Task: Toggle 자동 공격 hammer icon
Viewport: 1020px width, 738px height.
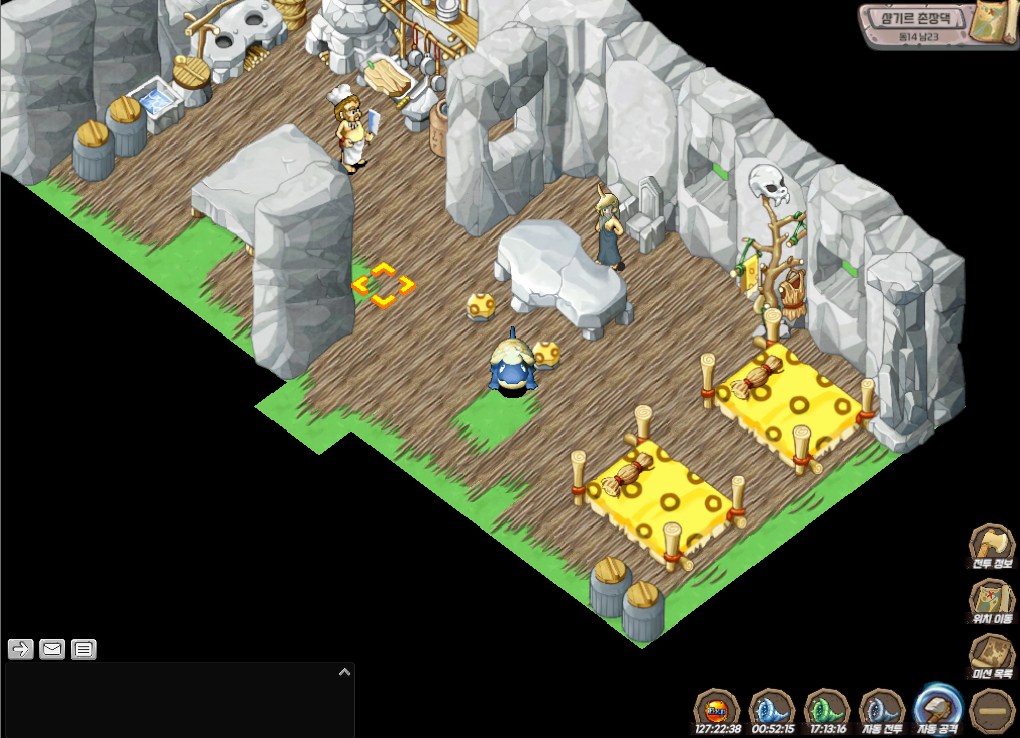Action: click(938, 708)
